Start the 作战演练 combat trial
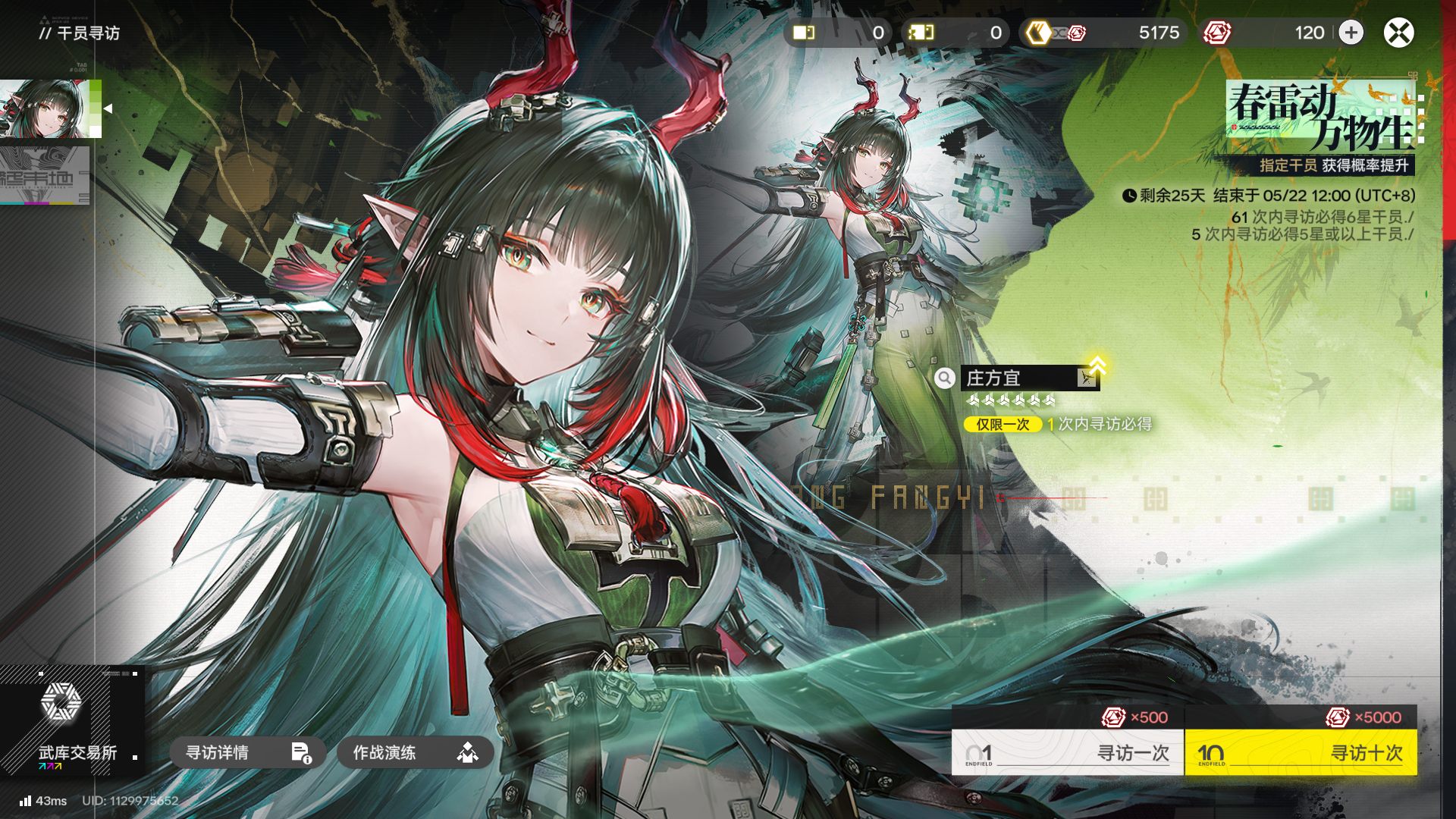The height and width of the screenshot is (819, 1456). pyautogui.click(x=415, y=752)
